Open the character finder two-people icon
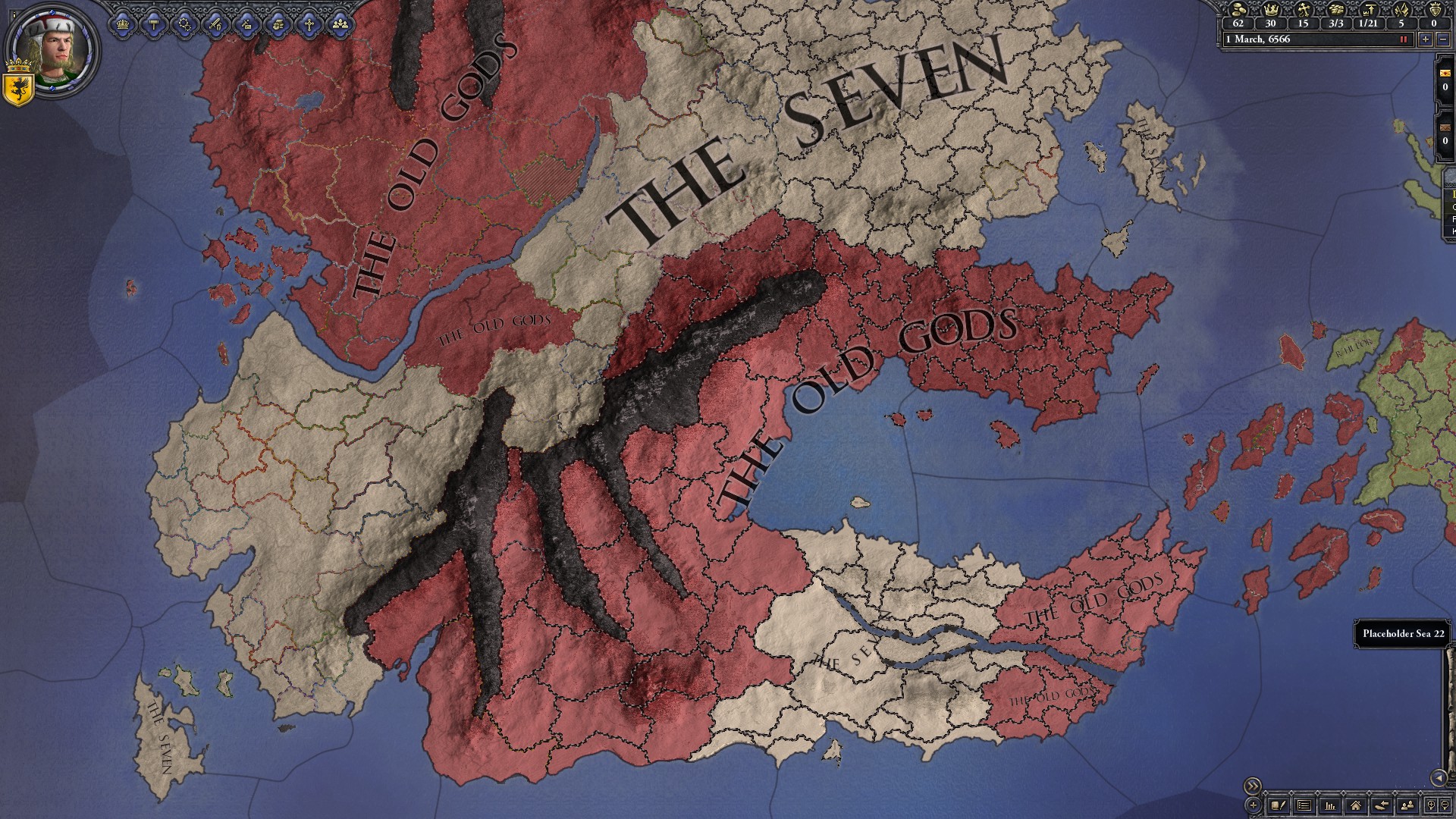1456x819 pixels. pyautogui.click(x=1407, y=805)
